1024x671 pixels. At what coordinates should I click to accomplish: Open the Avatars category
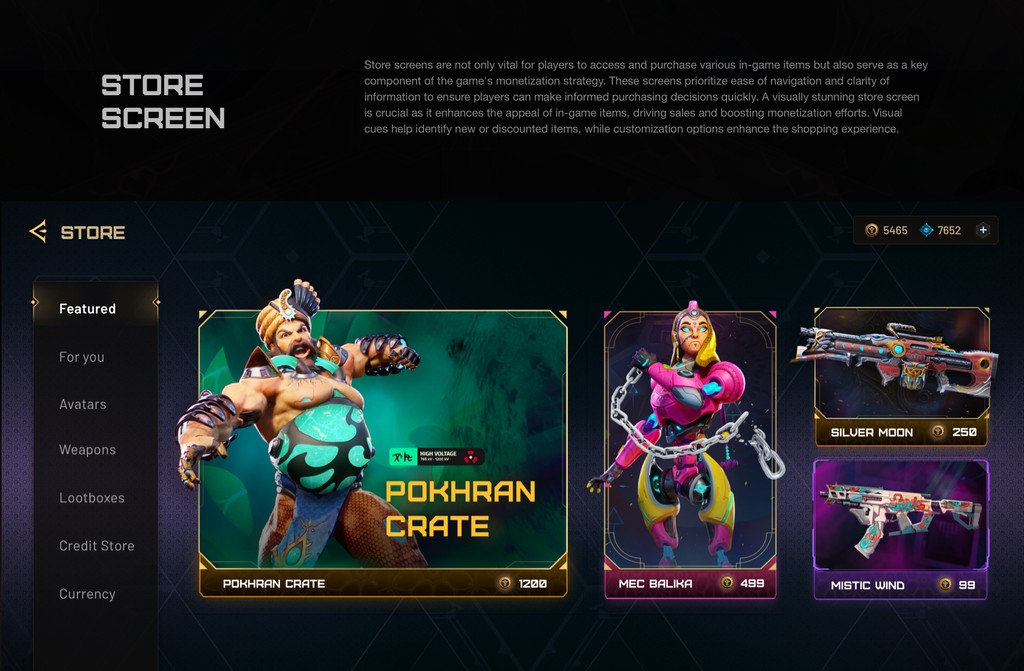click(x=83, y=404)
